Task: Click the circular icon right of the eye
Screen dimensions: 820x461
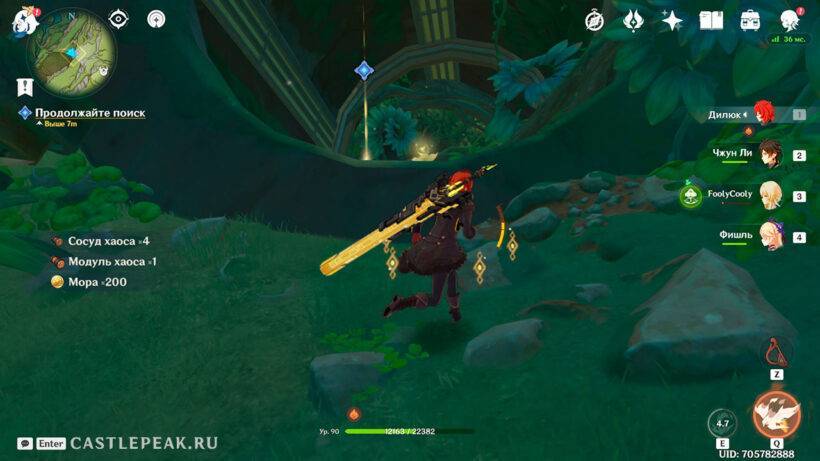Action: (156, 18)
